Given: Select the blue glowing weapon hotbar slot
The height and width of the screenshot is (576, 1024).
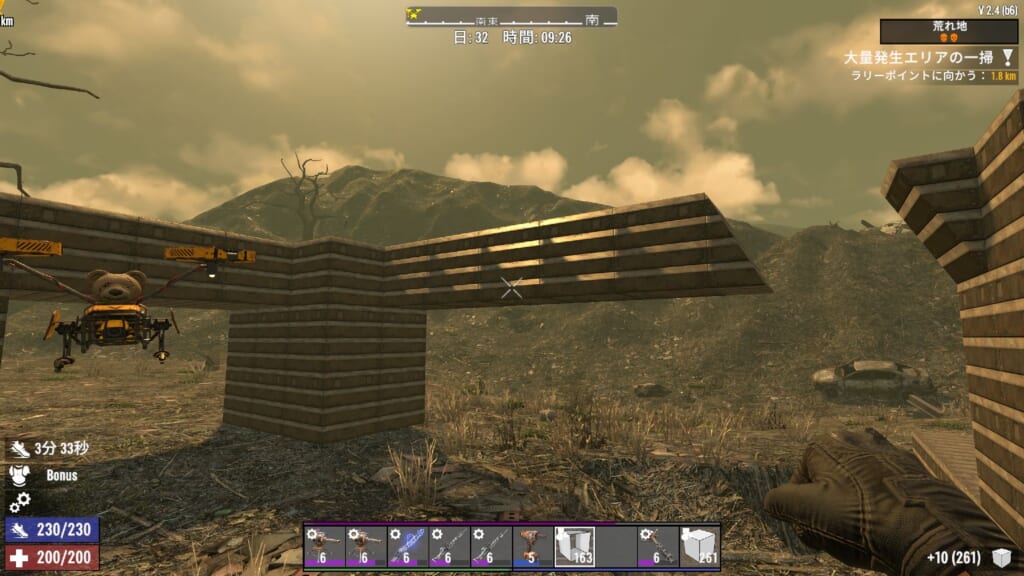Looking at the screenshot, I should [x=408, y=546].
